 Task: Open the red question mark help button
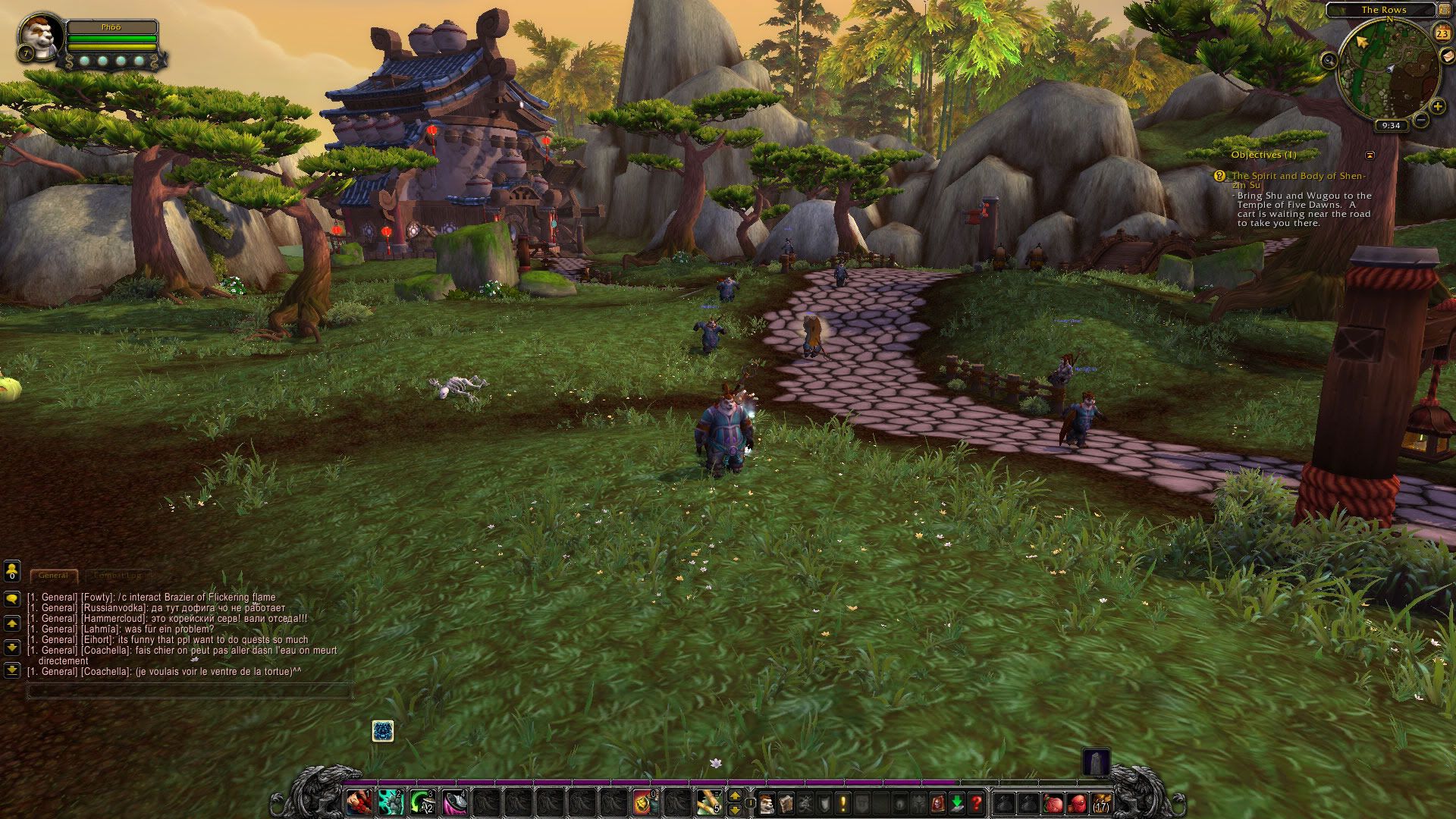pyautogui.click(x=976, y=802)
